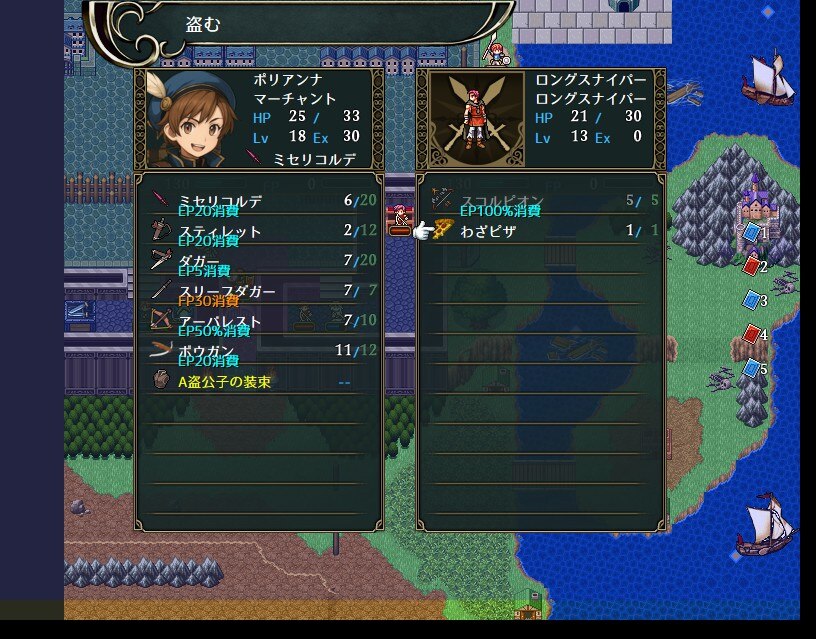This screenshot has width=816, height=639.
Task: Pick the アーバレスト crossbow entry
Action: coord(258,321)
